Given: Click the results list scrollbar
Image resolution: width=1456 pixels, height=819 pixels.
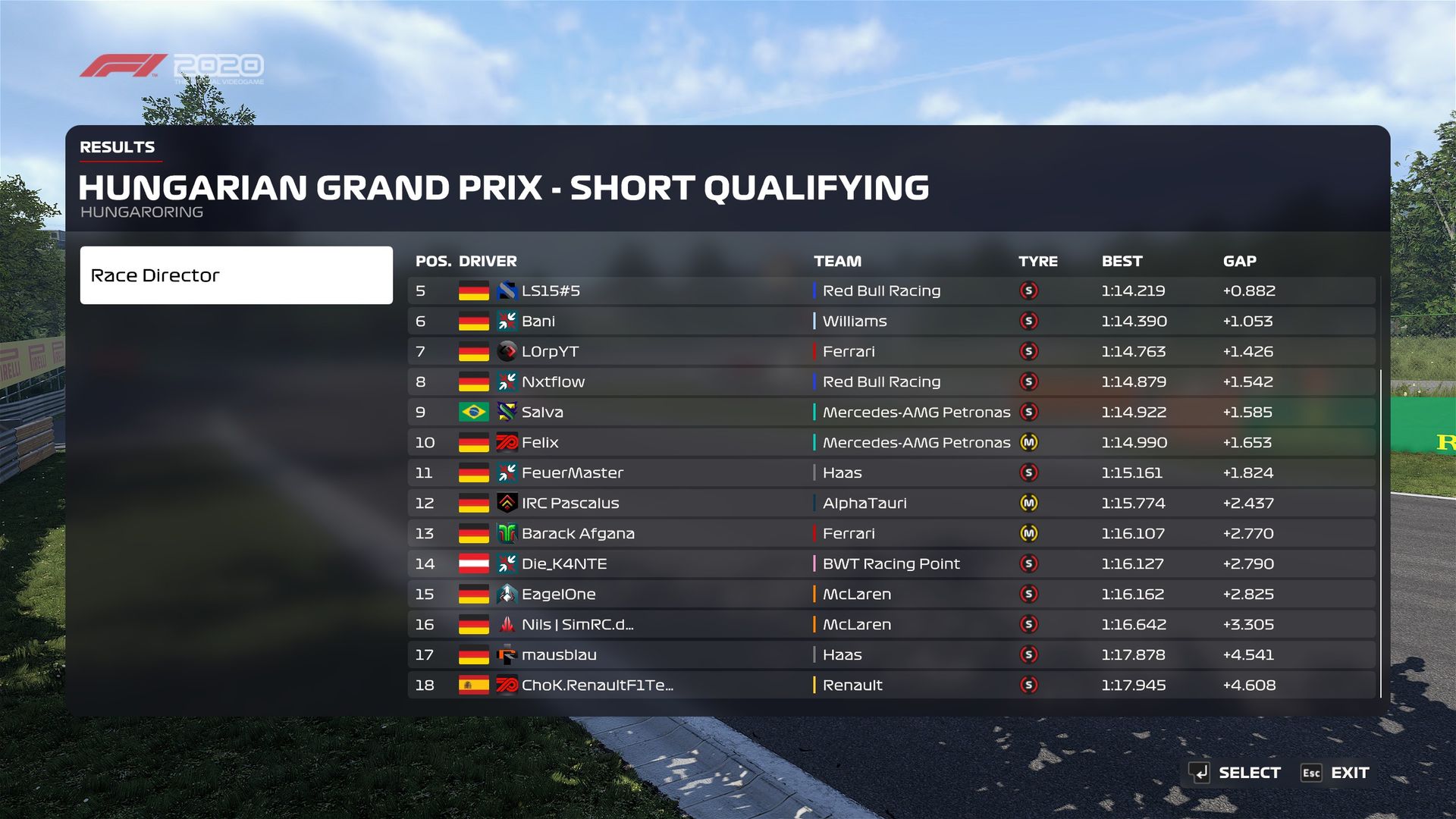Looking at the screenshot, I should pos(1381,531).
